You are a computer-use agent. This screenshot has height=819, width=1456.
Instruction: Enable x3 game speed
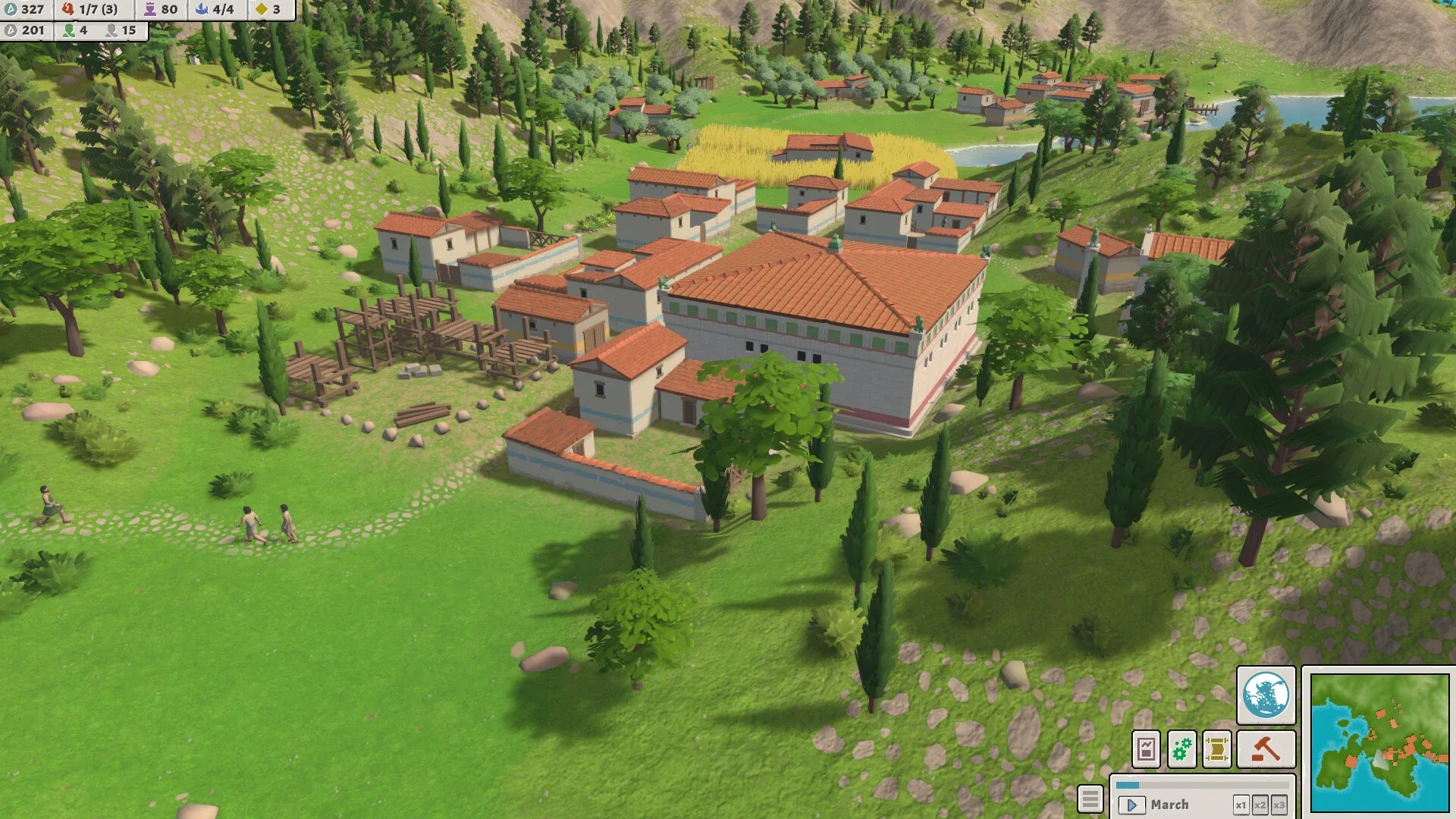click(x=1280, y=804)
